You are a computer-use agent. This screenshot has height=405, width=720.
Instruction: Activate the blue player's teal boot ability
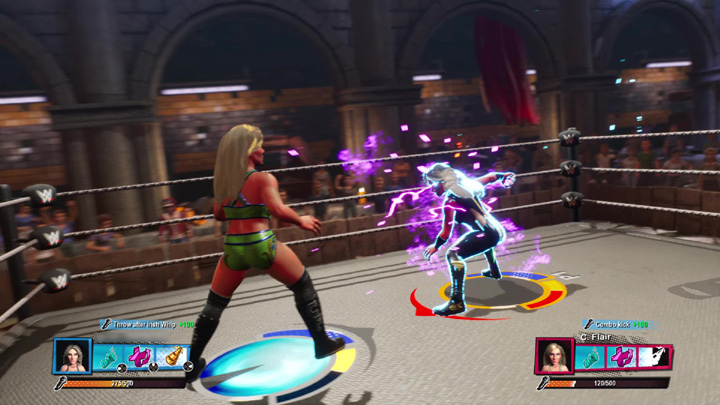[107, 357]
